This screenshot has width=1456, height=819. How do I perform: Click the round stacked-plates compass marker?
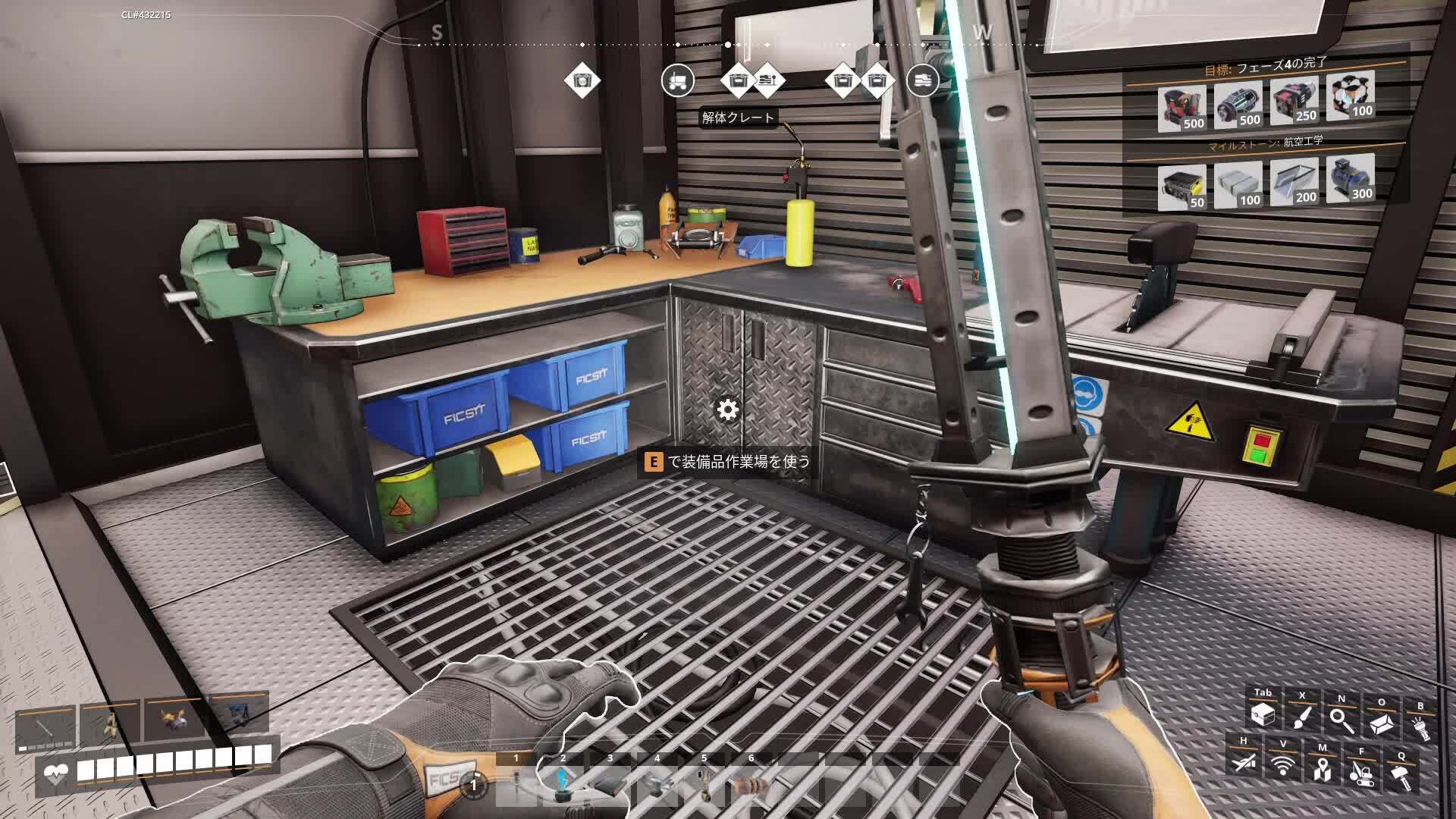pos(922,80)
